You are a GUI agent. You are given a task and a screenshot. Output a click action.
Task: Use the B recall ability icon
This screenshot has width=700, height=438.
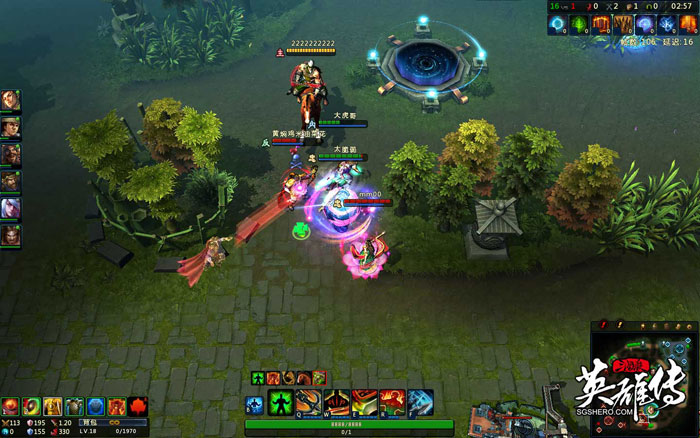[254, 403]
